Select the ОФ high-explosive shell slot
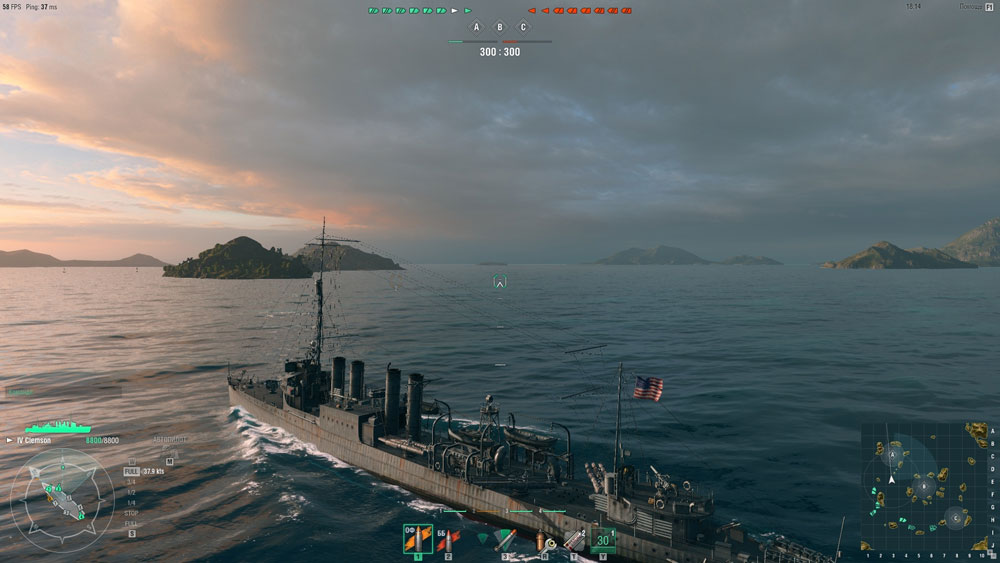The height and width of the screenshot is (563, 1000). (x=417, y=539)
